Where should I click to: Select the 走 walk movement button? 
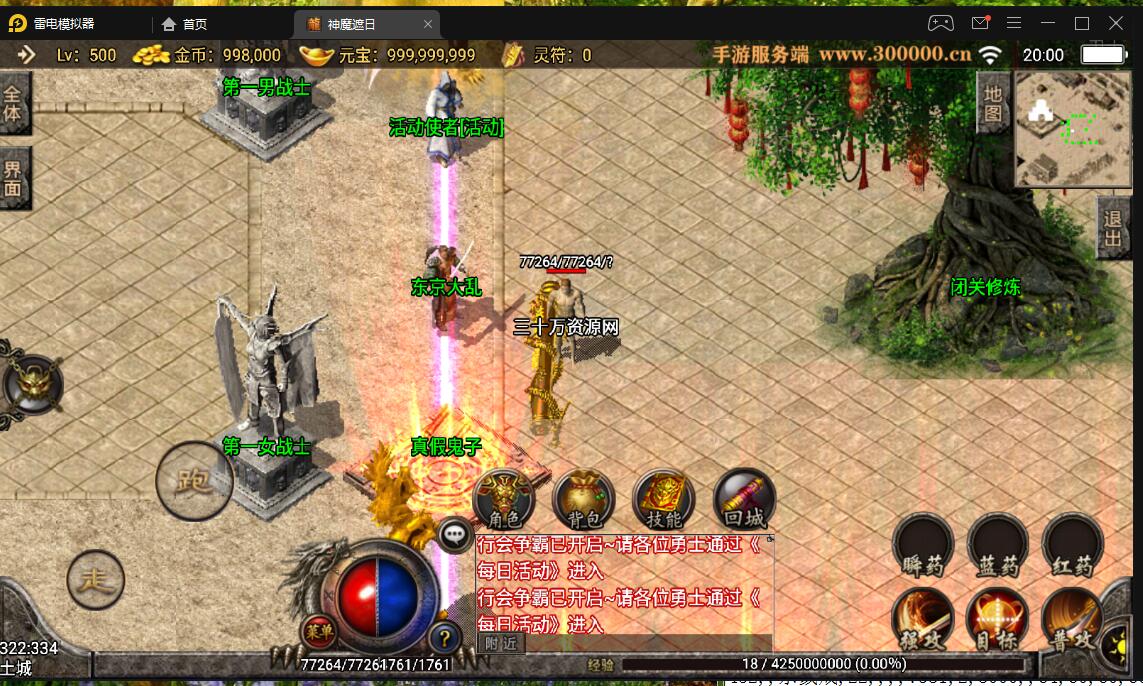[x=96, y=579]
